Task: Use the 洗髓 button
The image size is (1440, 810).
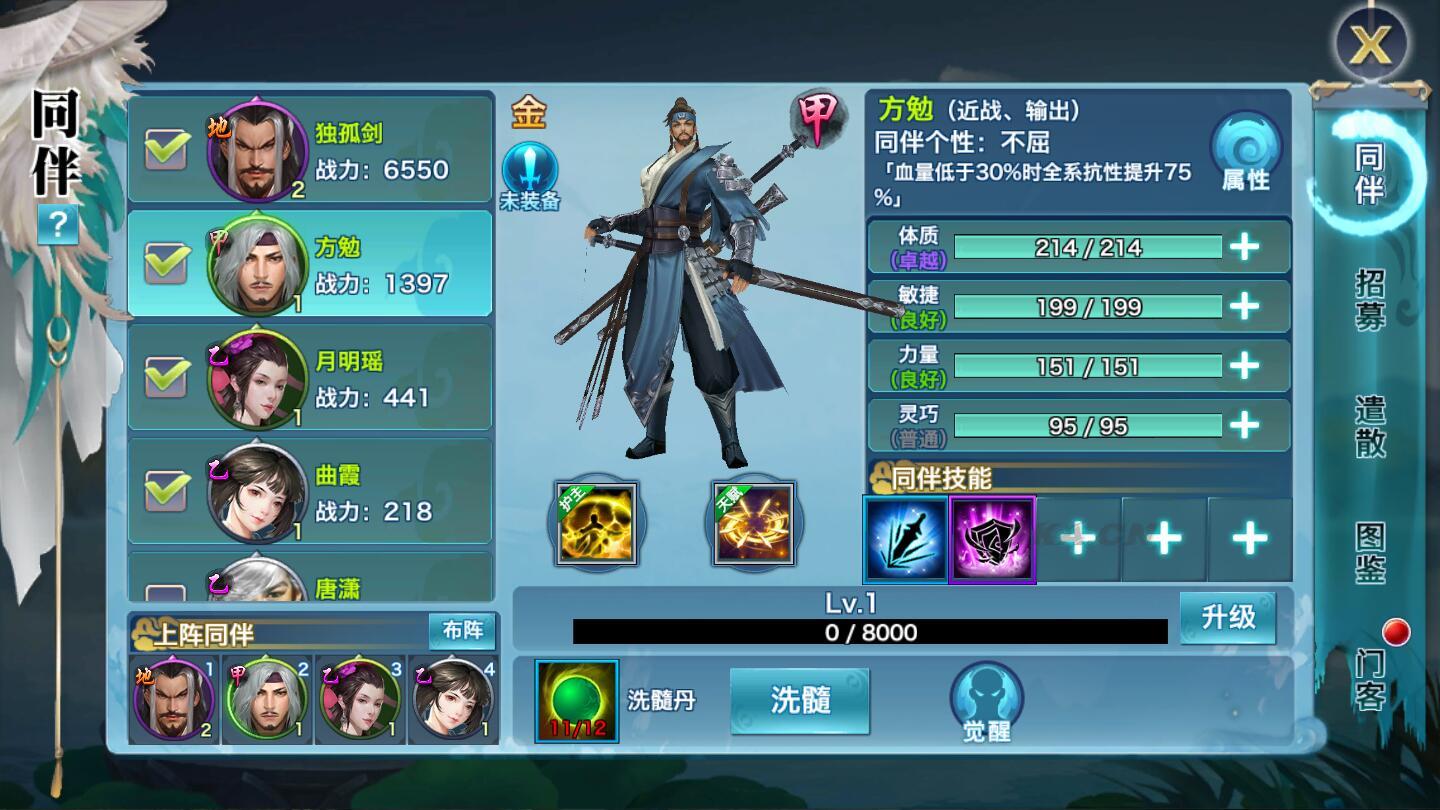Action: 800,700
